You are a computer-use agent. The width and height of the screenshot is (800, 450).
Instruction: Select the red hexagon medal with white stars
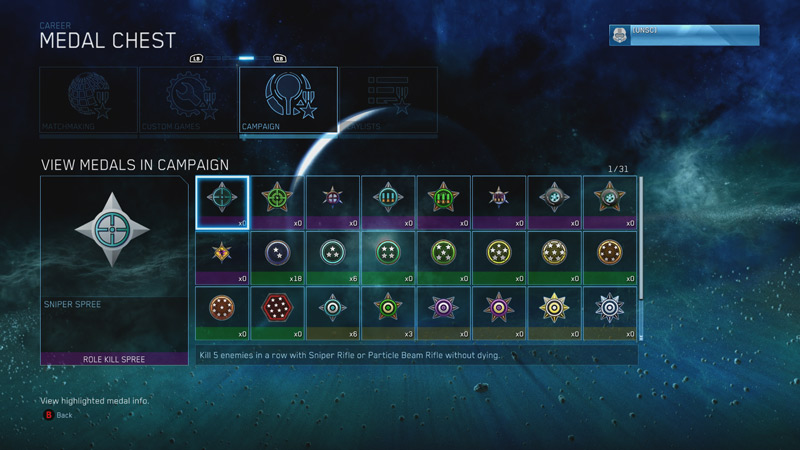point(277,312)
